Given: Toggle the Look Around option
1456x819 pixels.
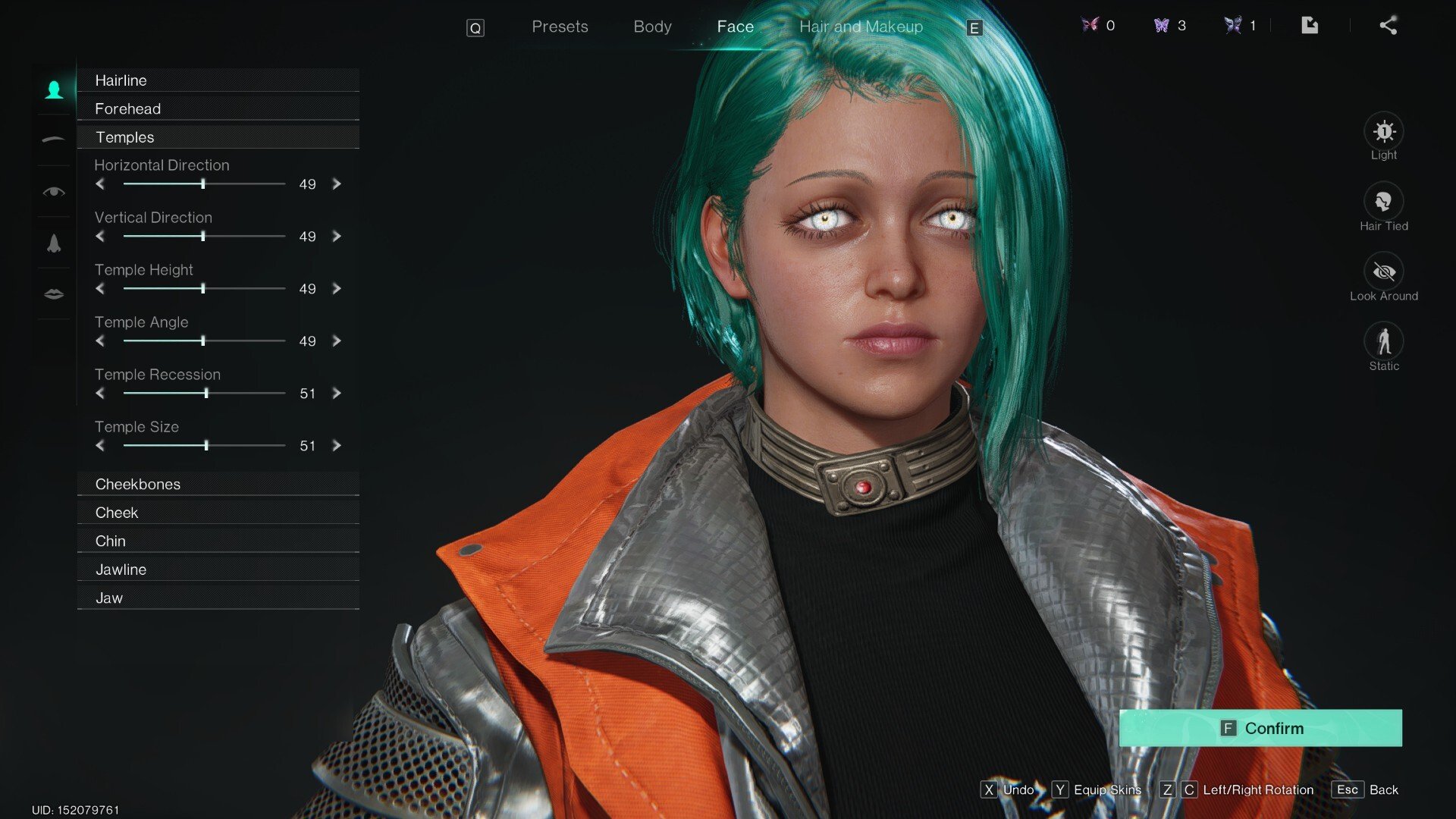Looking at the screenshot, I should point(1383,272).
